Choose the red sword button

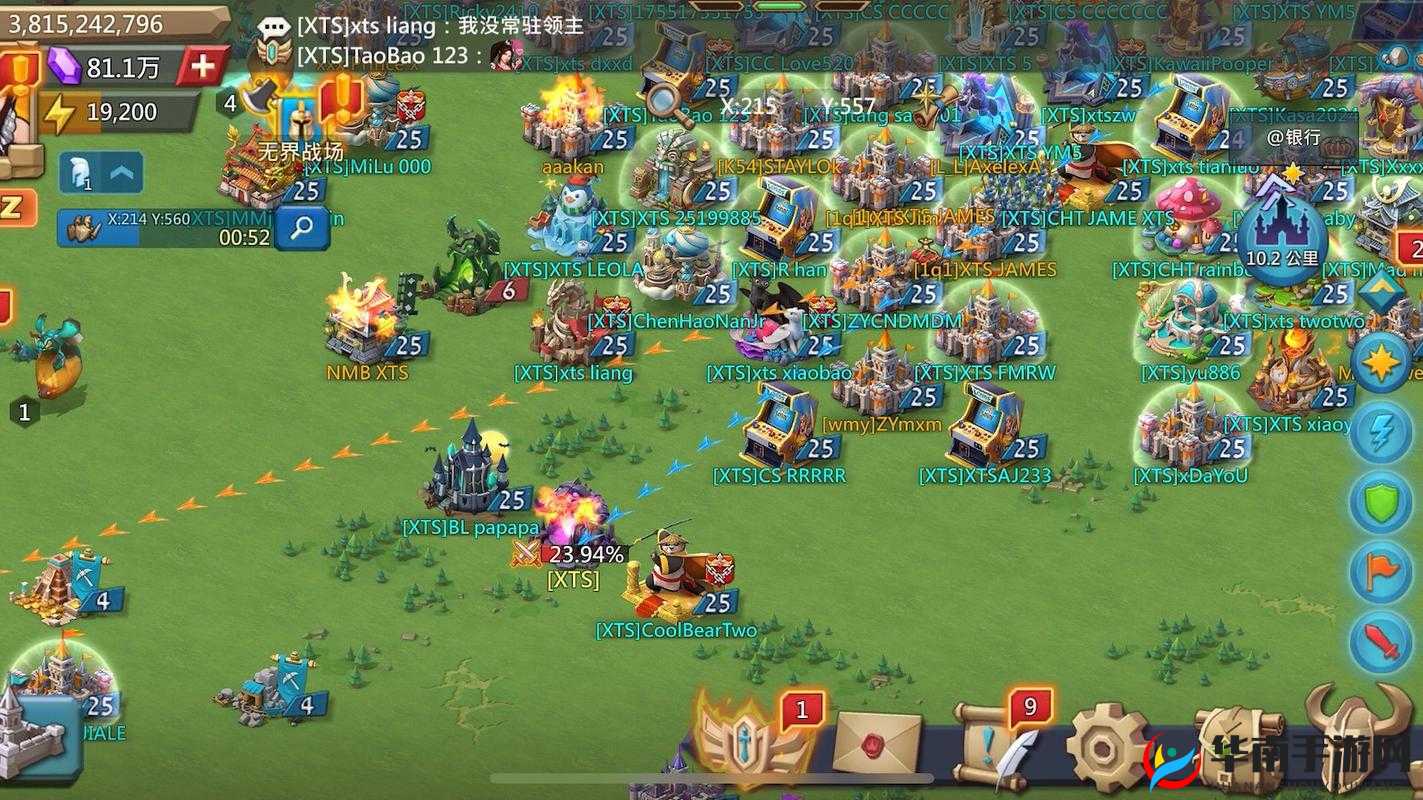1381,642
